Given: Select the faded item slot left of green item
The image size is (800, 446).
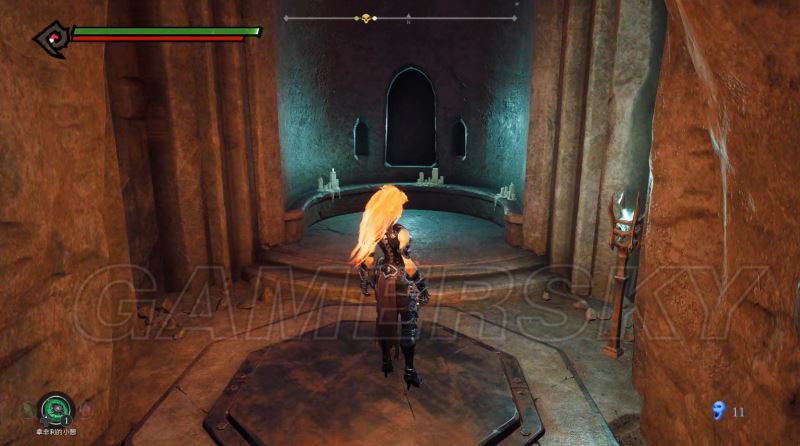Looking at the screenshot, I should coord(30,409).
